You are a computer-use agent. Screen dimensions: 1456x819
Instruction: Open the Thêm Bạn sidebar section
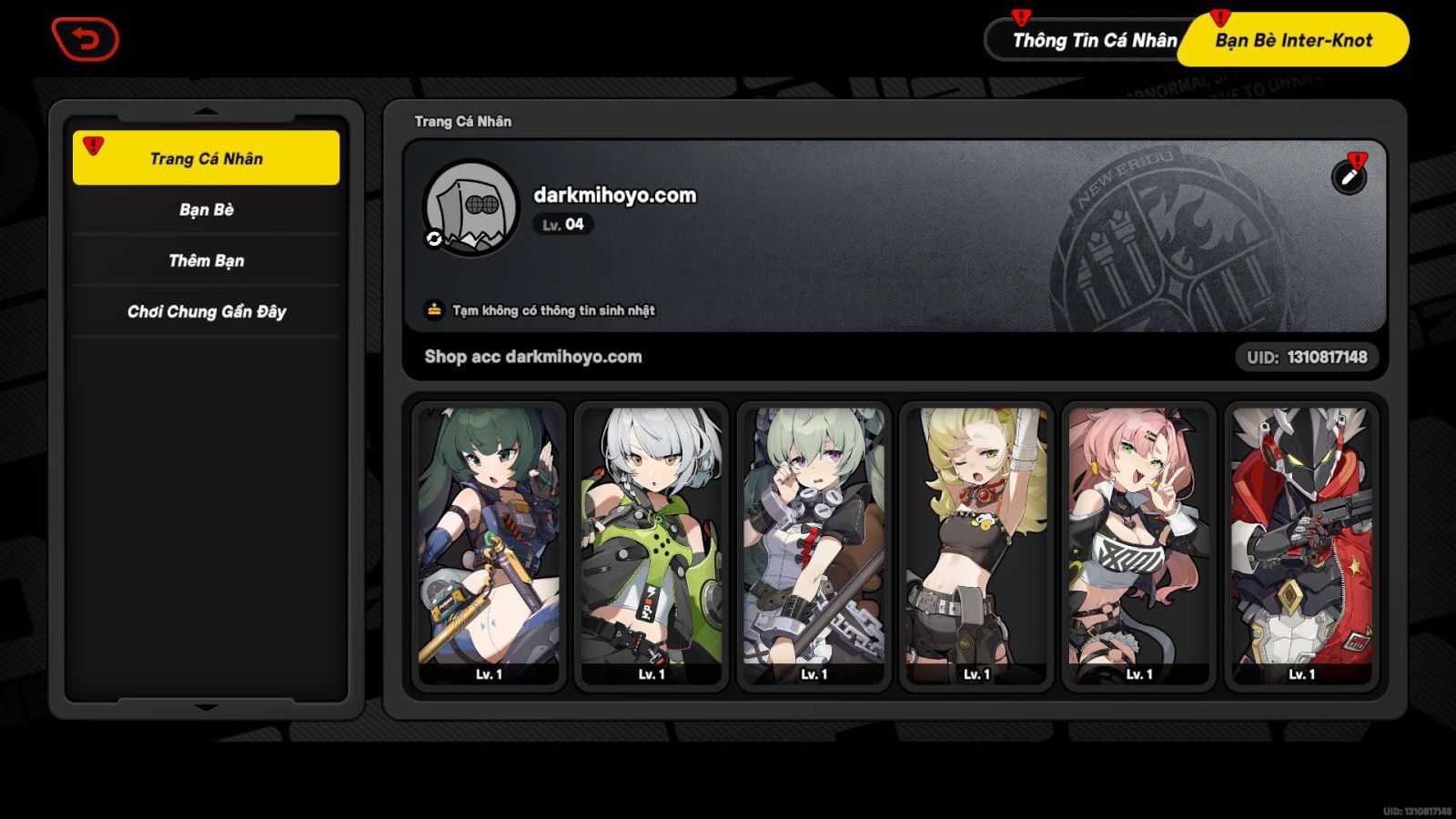[x=206, y=260]
